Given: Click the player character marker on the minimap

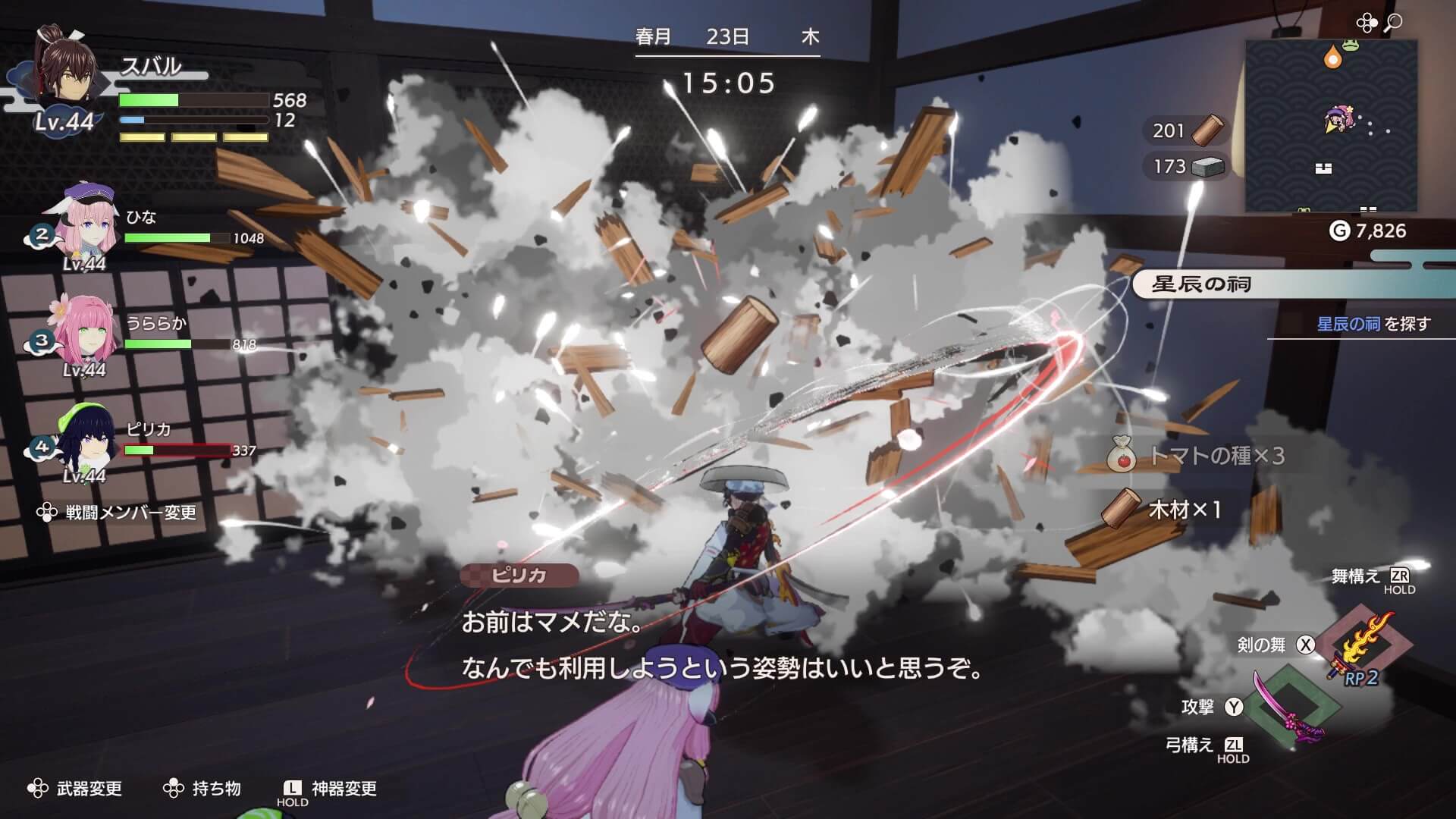Looking at the screenshot, I should point(1338,119).
